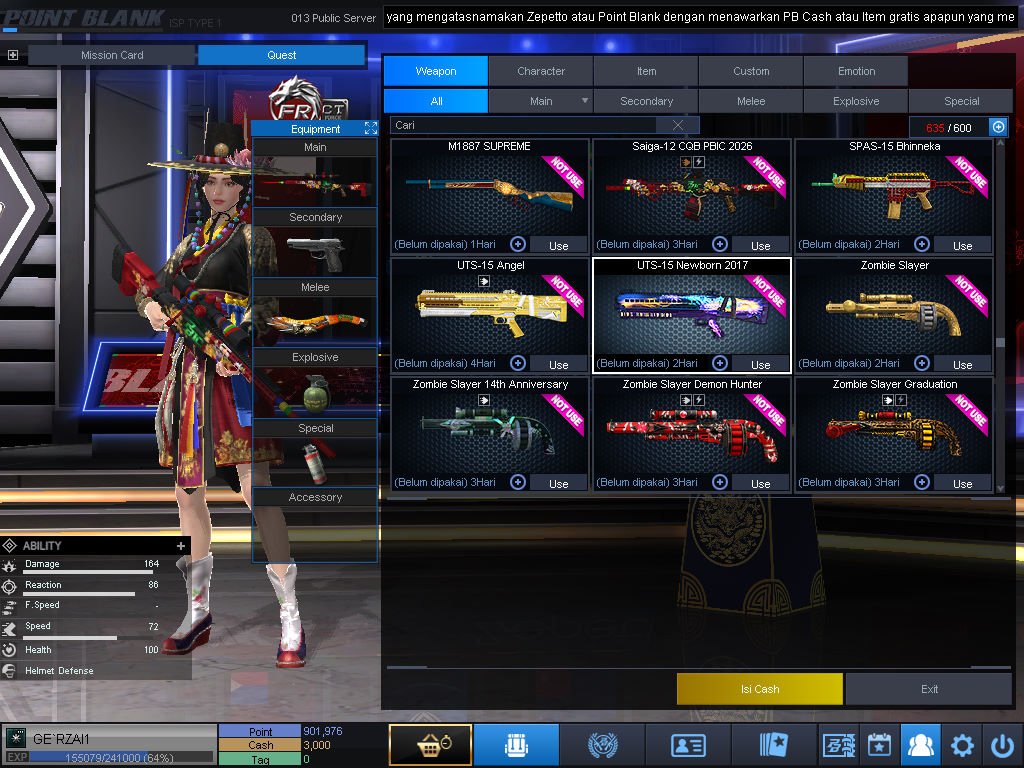The height and width of the screenshot is (768, 1024).
Task: Show the Melee weapon category
Action: coord(751,101)
